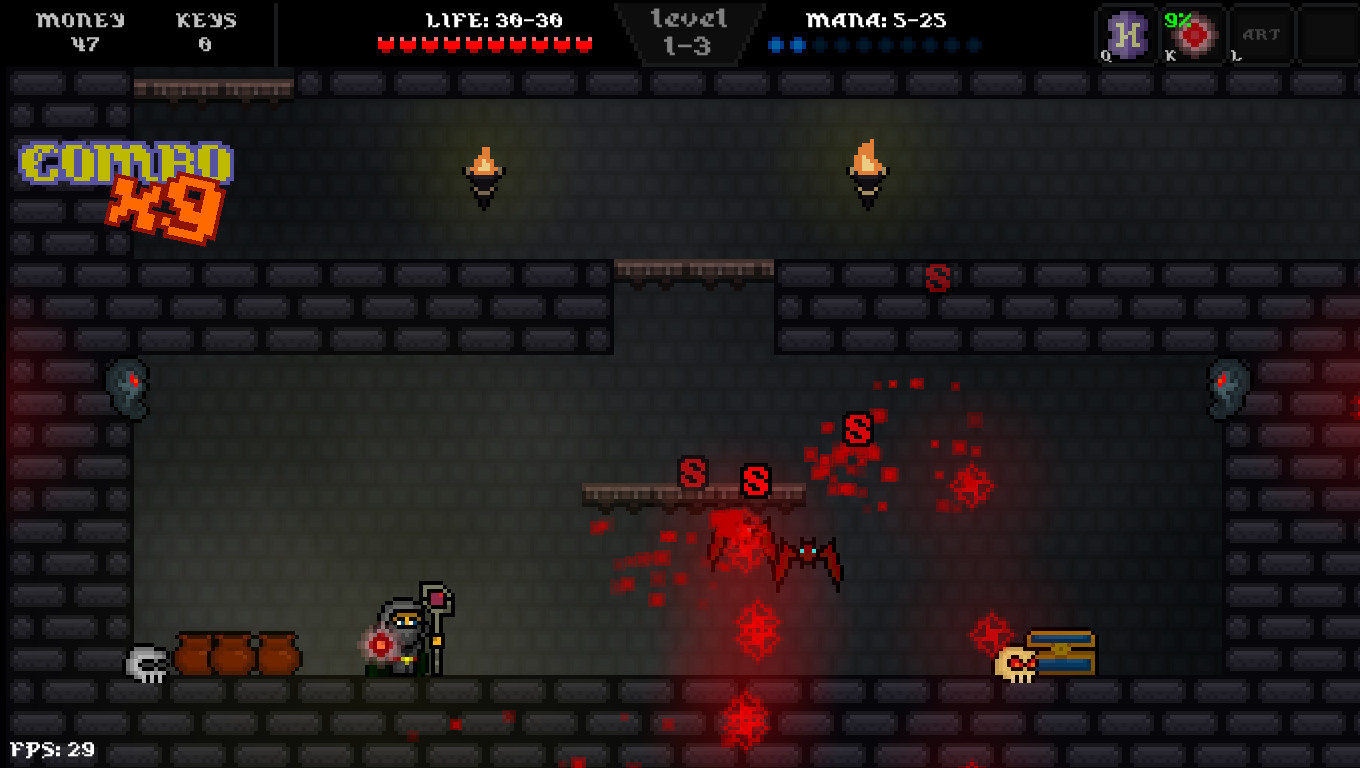1360x768 pixels.
Task: Click the empty fourth ability slot
Action: click(x=1326, y=34)
